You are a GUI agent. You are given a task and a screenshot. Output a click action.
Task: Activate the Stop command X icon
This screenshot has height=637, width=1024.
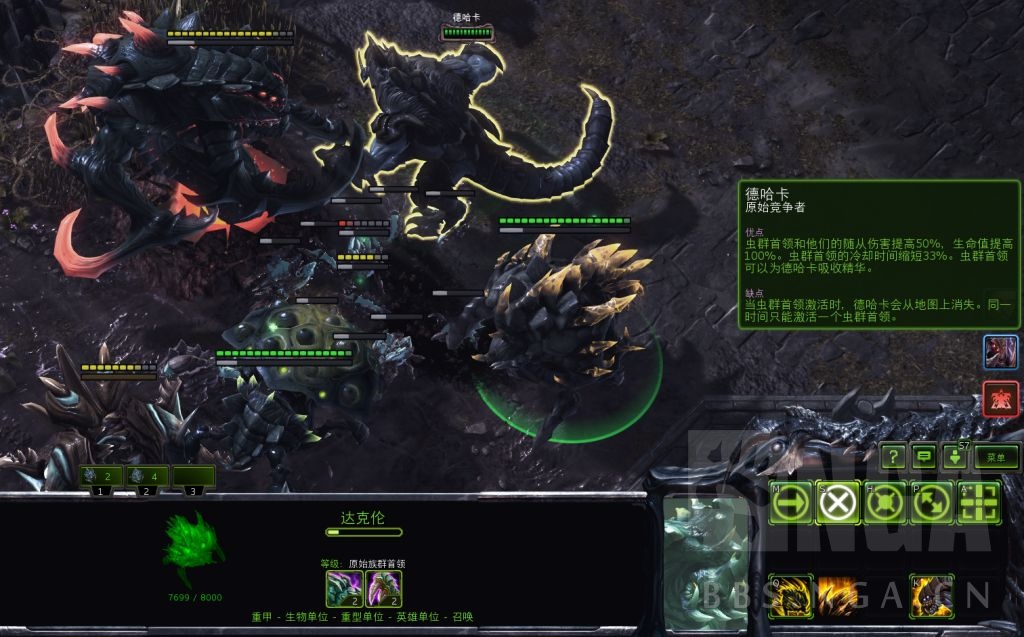click(837, 503)
